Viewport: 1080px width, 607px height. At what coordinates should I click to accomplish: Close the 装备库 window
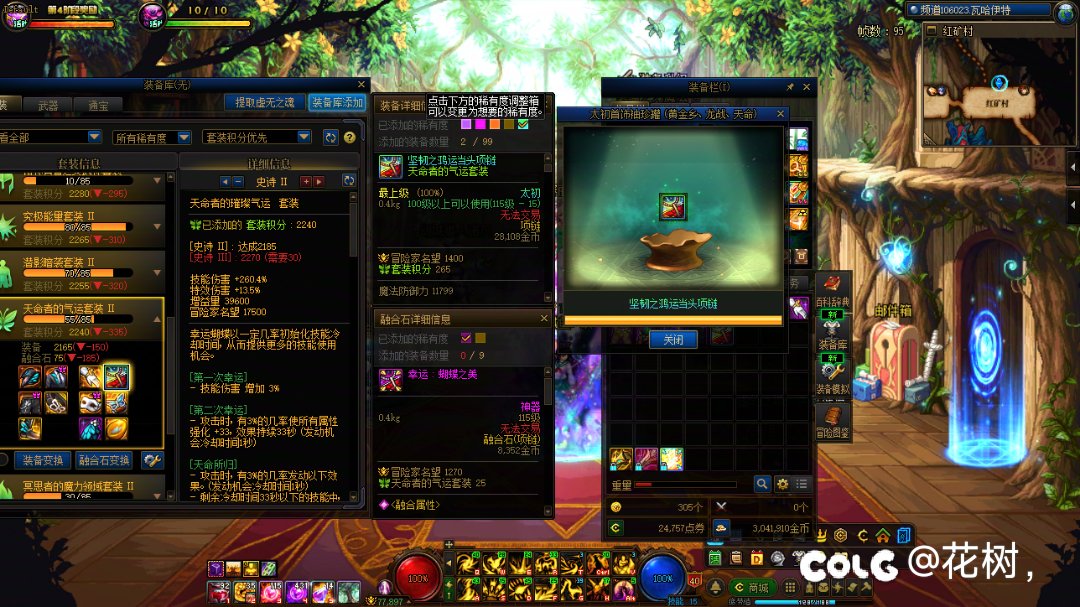coord(361,85)
